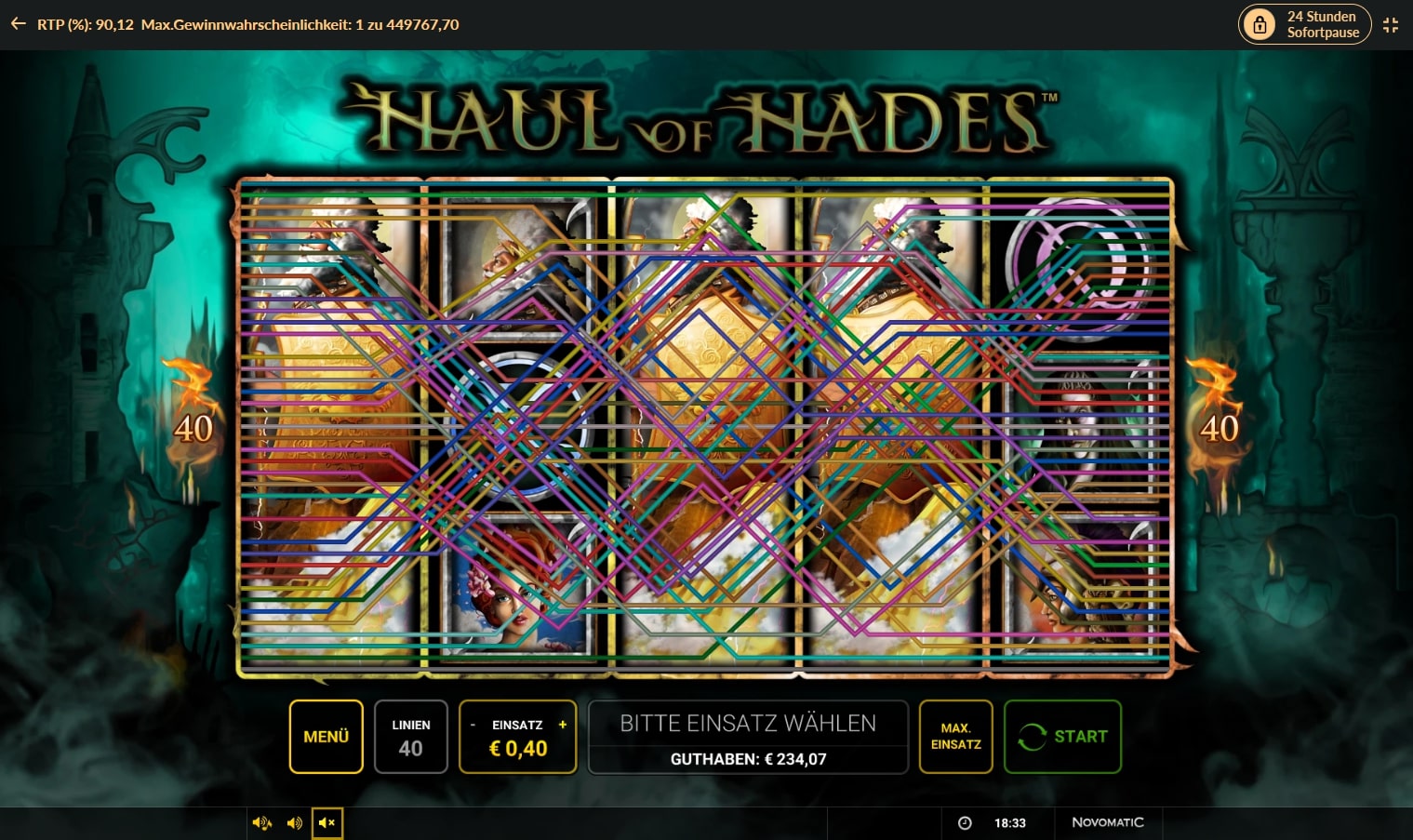Open fullscreen mode via the top-right icon
Viewport: 1413px width, 840px height.
pyautogui.click(x=1391, y=24)
